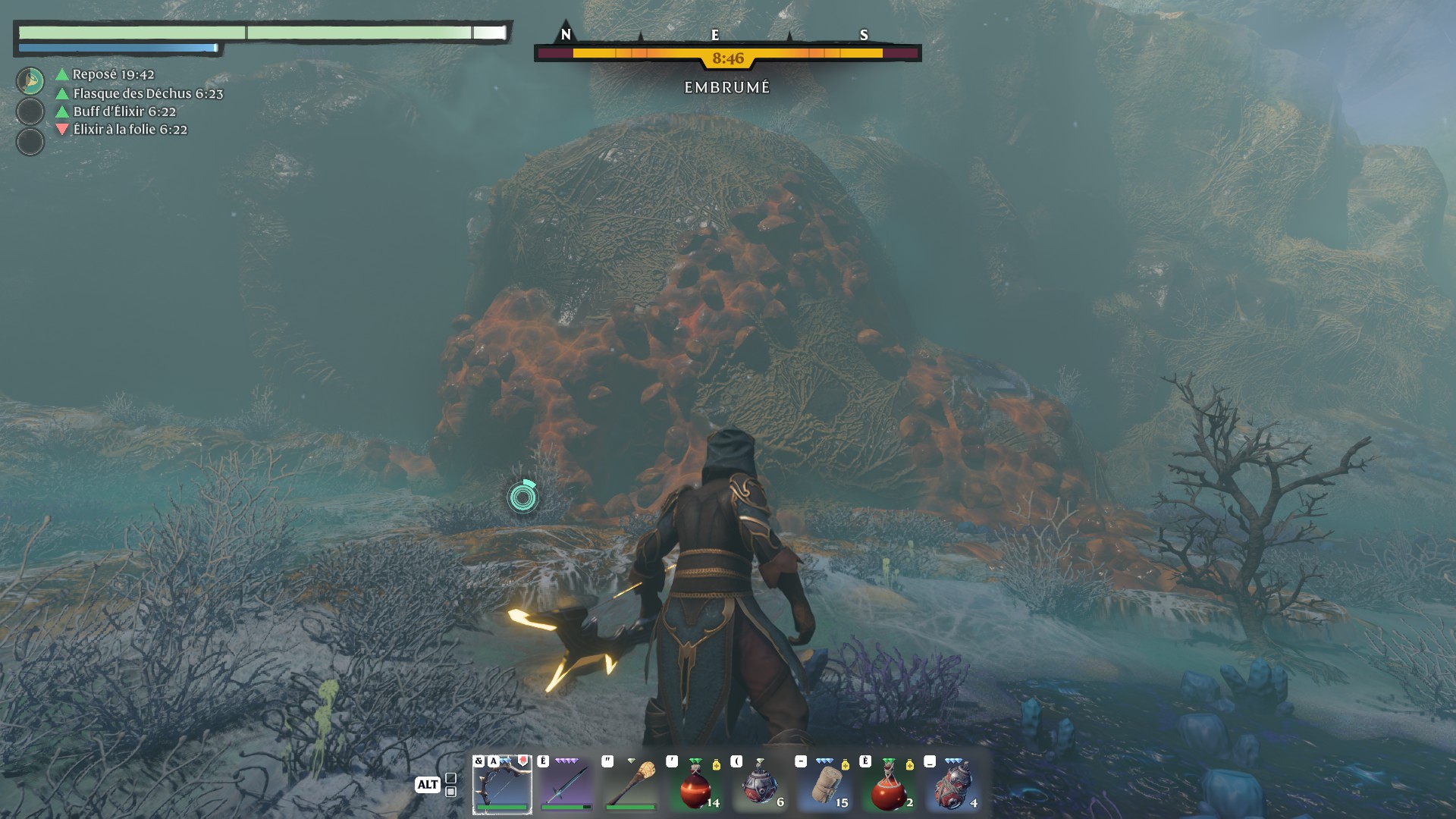Inspect the Buff d'Élixir entry

(124, 111)
